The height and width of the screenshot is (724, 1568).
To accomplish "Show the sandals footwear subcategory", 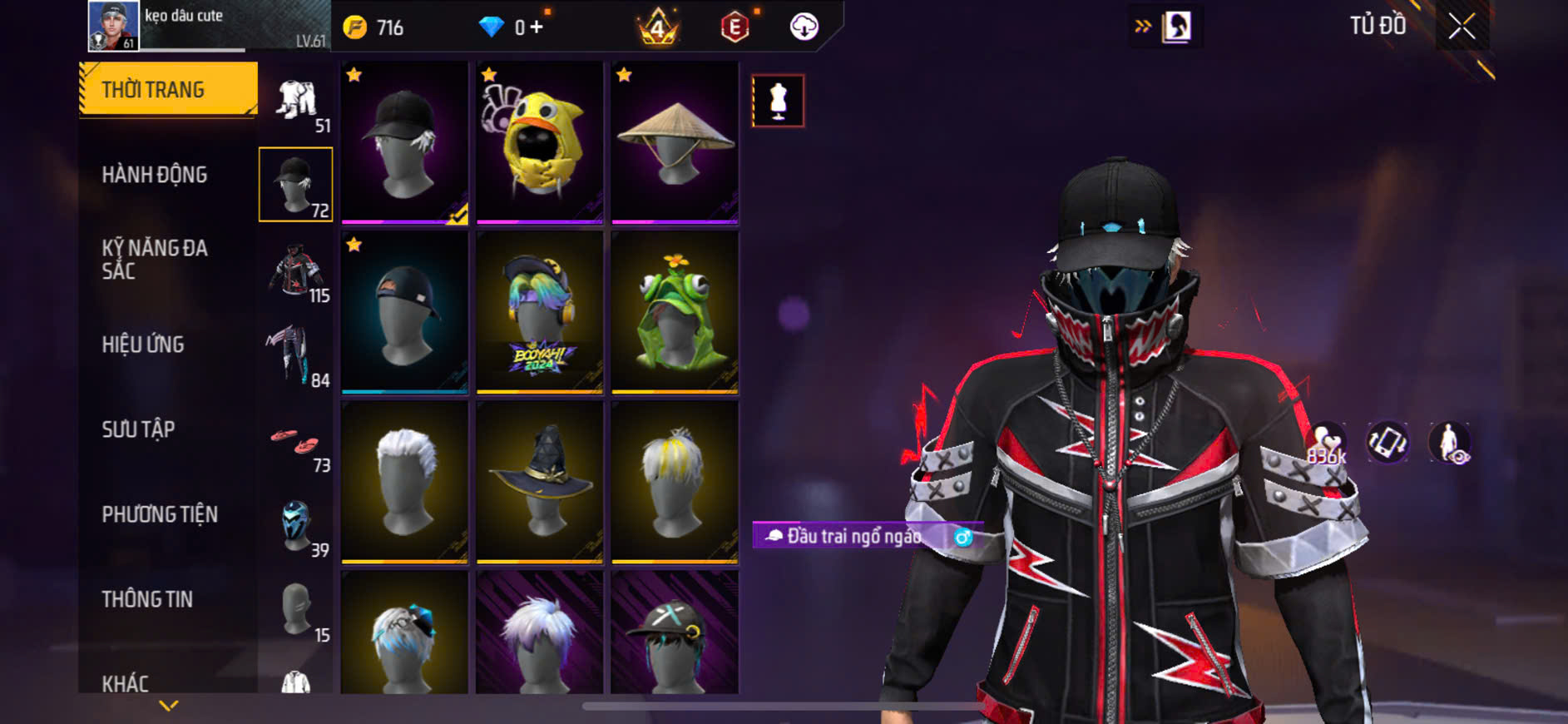I will click(296, 441).
